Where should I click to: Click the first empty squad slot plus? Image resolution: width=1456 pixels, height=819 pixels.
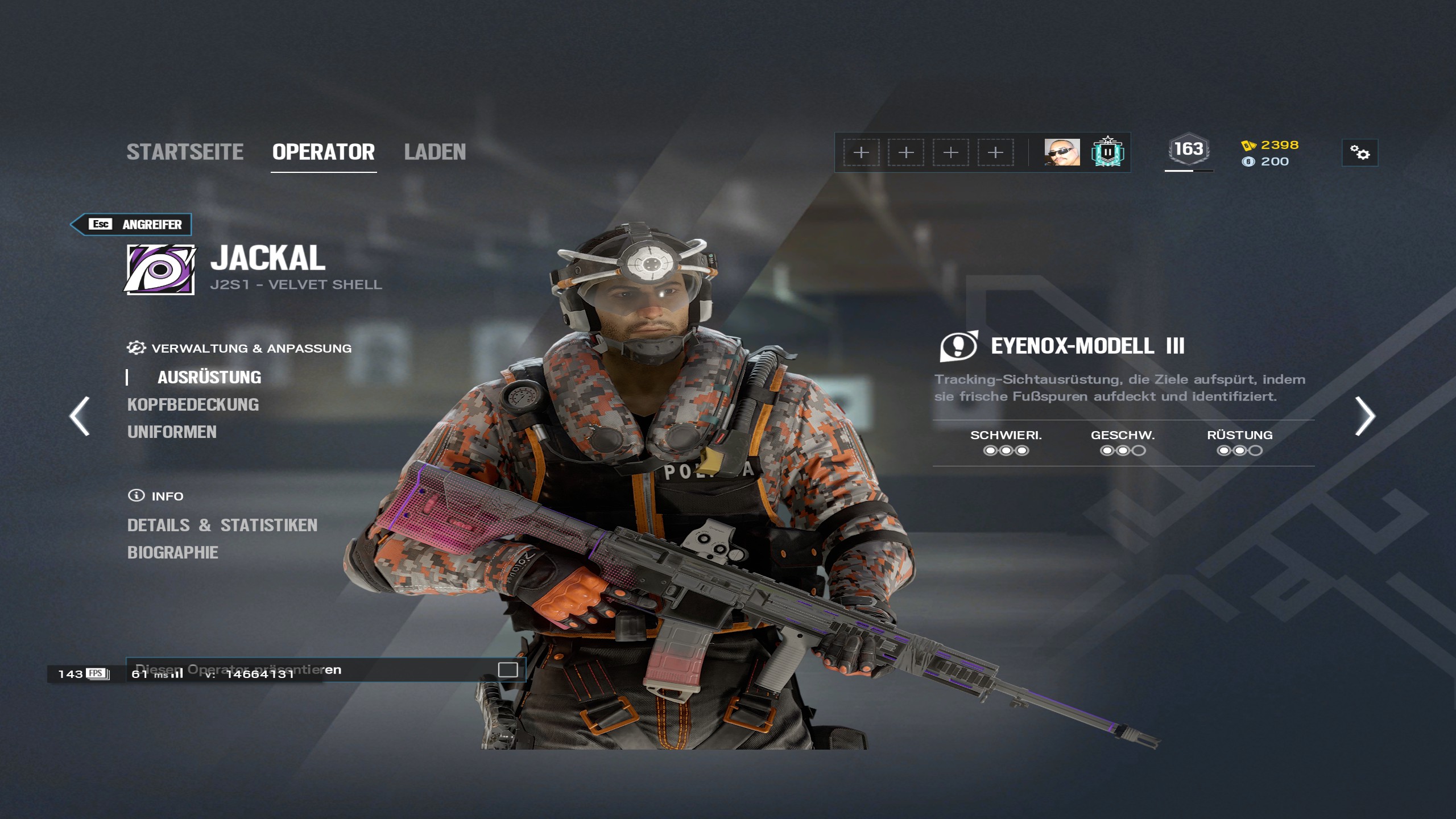(862, 152)
